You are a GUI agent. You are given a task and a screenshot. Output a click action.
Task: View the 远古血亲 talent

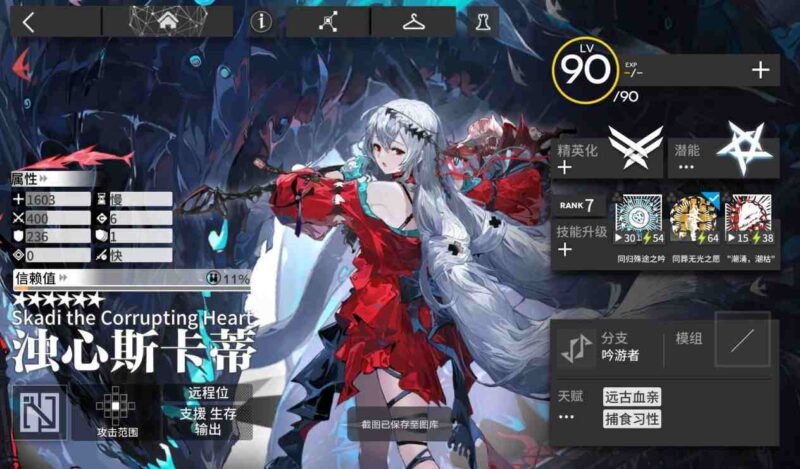631,397
